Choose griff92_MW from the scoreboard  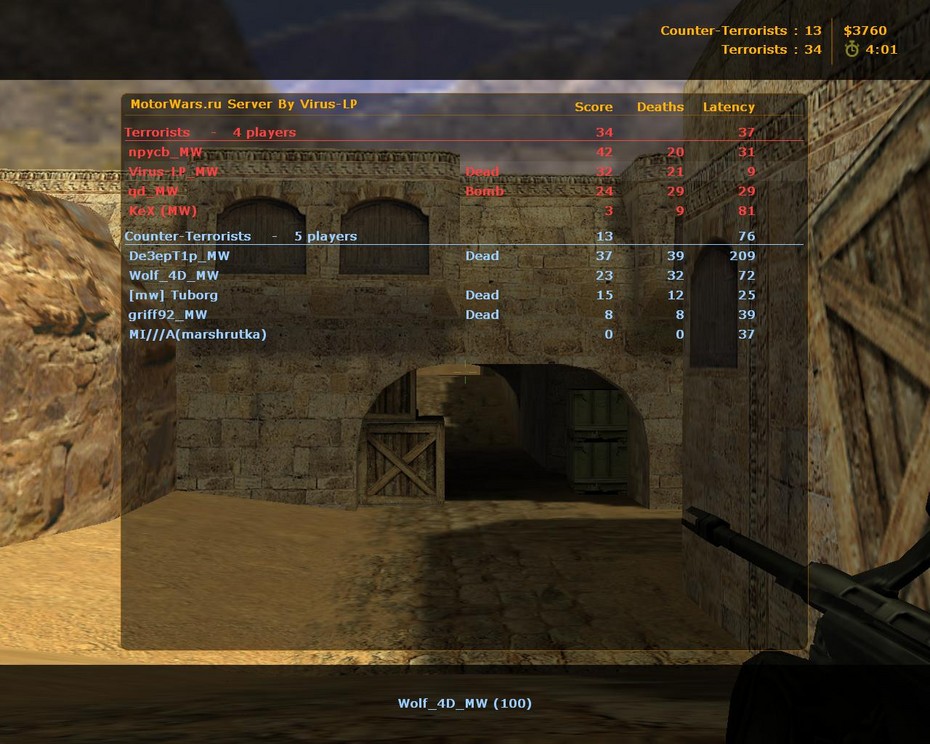[x=168, y=315]
